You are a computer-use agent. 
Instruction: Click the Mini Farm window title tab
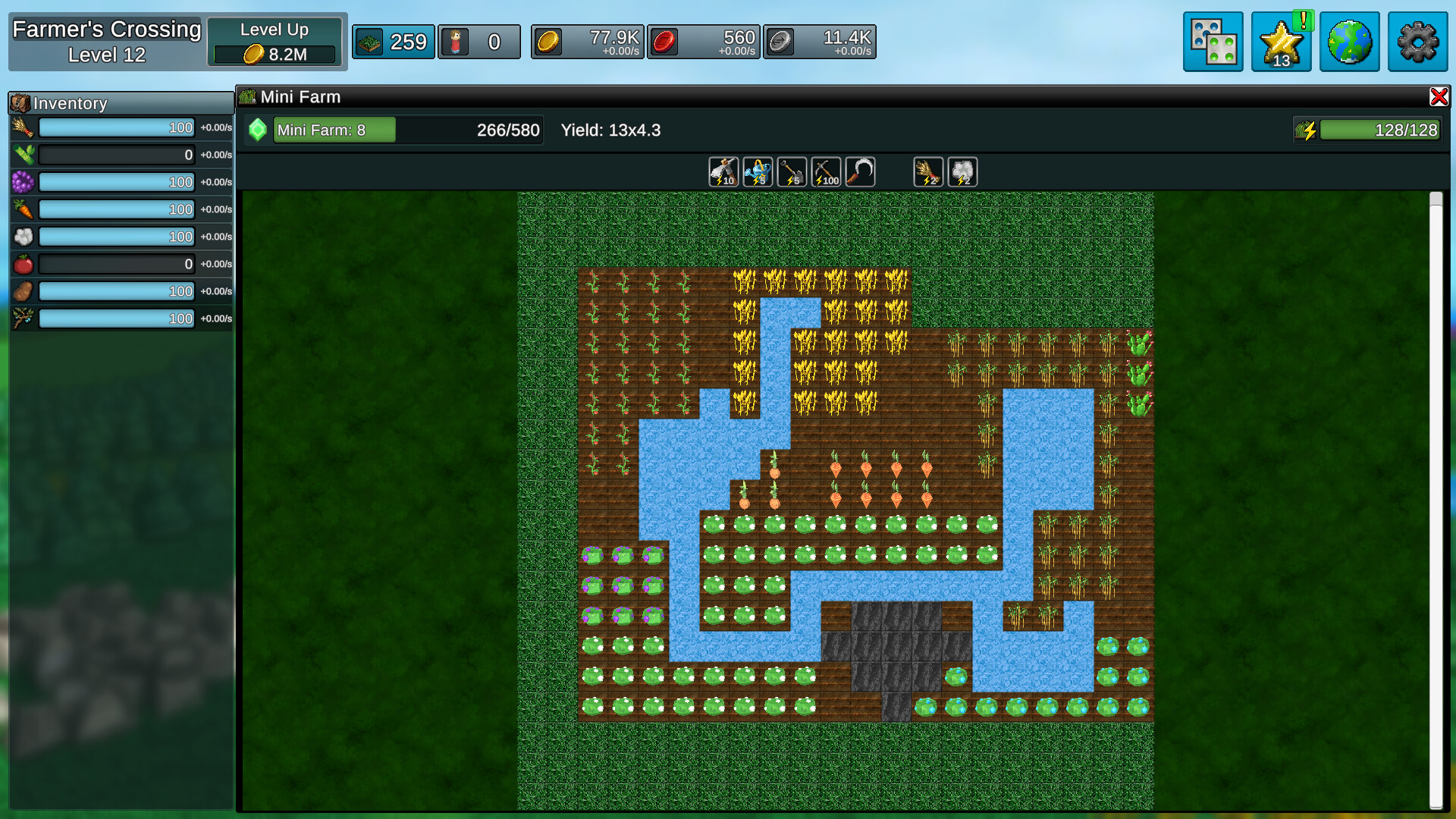(x=300, y=96)
